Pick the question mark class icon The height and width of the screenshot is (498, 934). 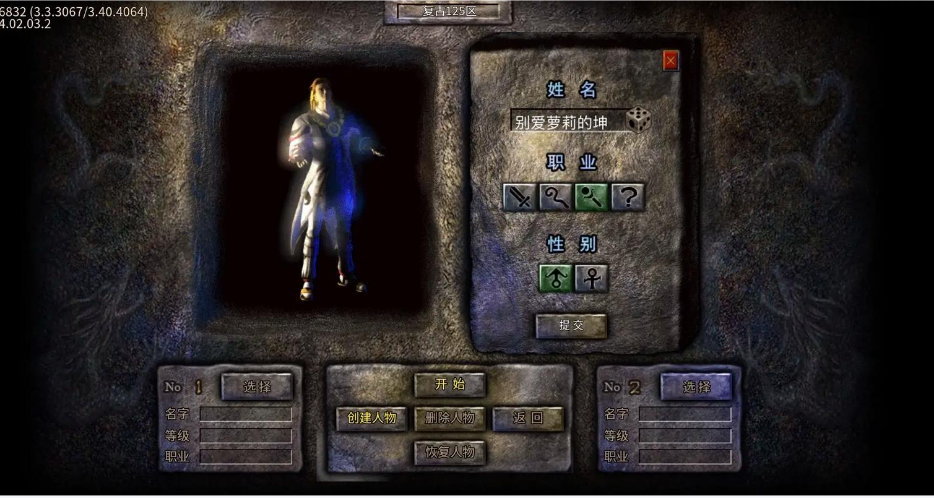point(628,197)
